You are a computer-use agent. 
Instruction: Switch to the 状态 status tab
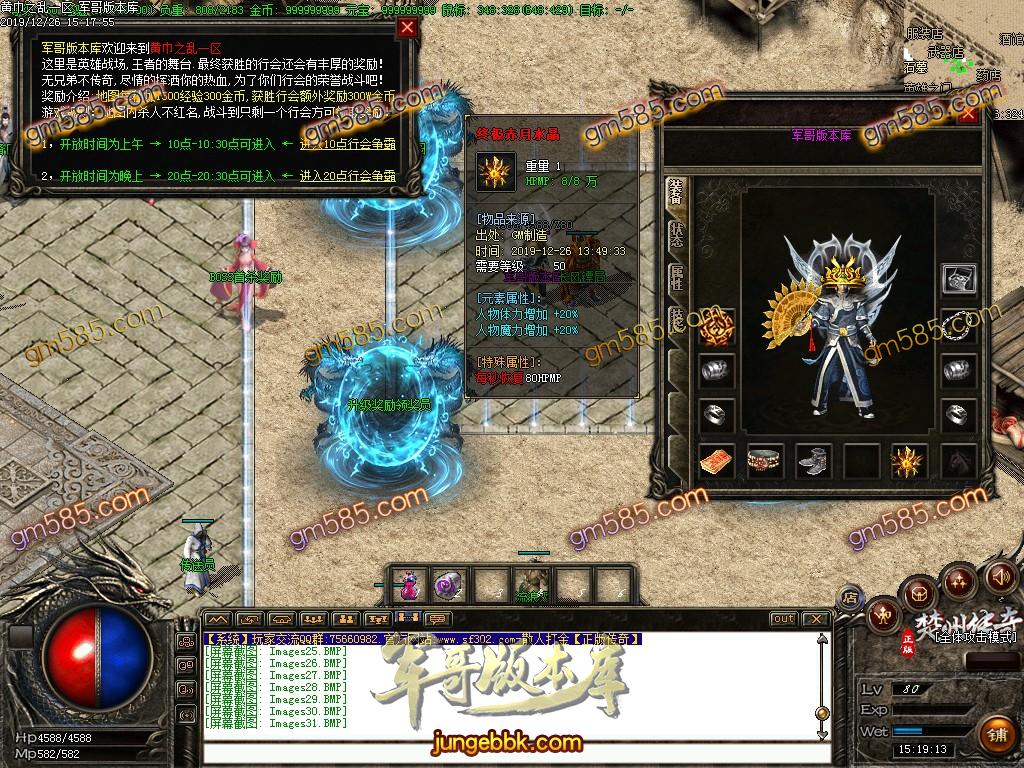[677, 234]
